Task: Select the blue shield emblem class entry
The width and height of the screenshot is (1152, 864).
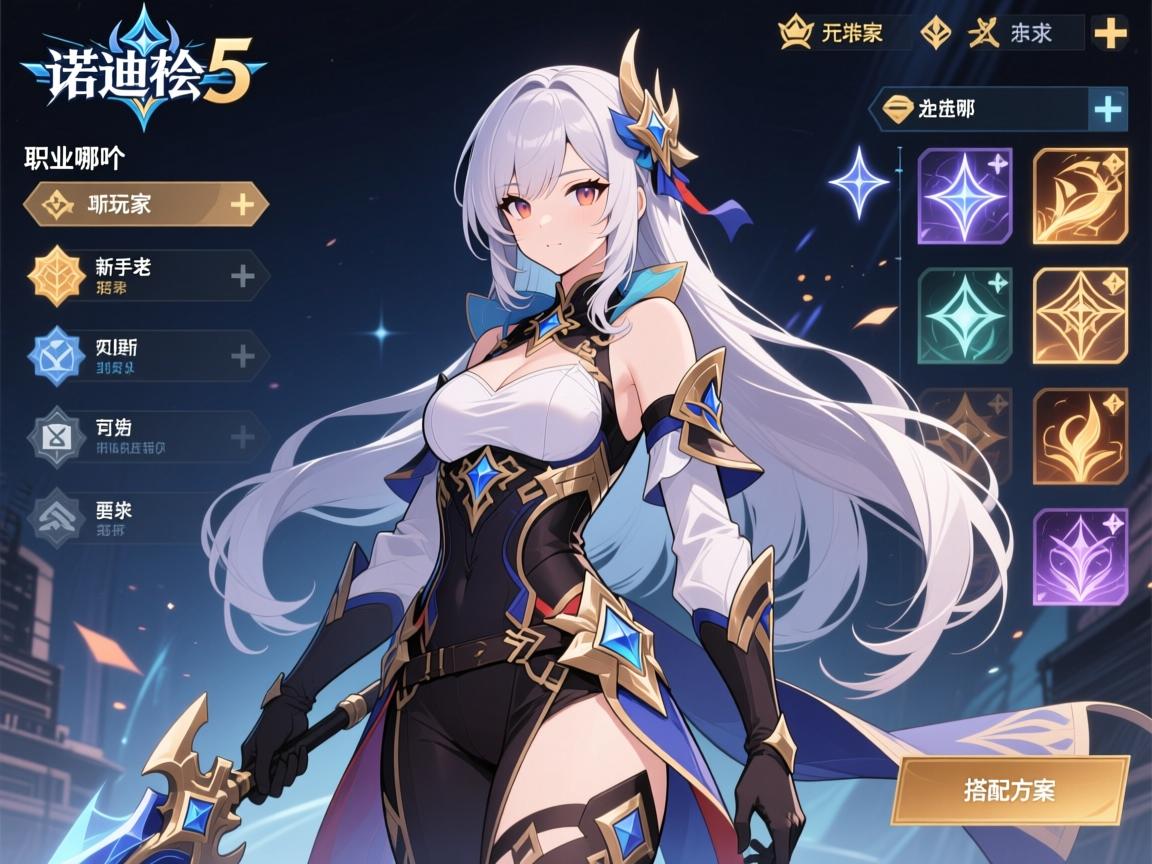Action: pyautogui.click(x=145, y=356)
